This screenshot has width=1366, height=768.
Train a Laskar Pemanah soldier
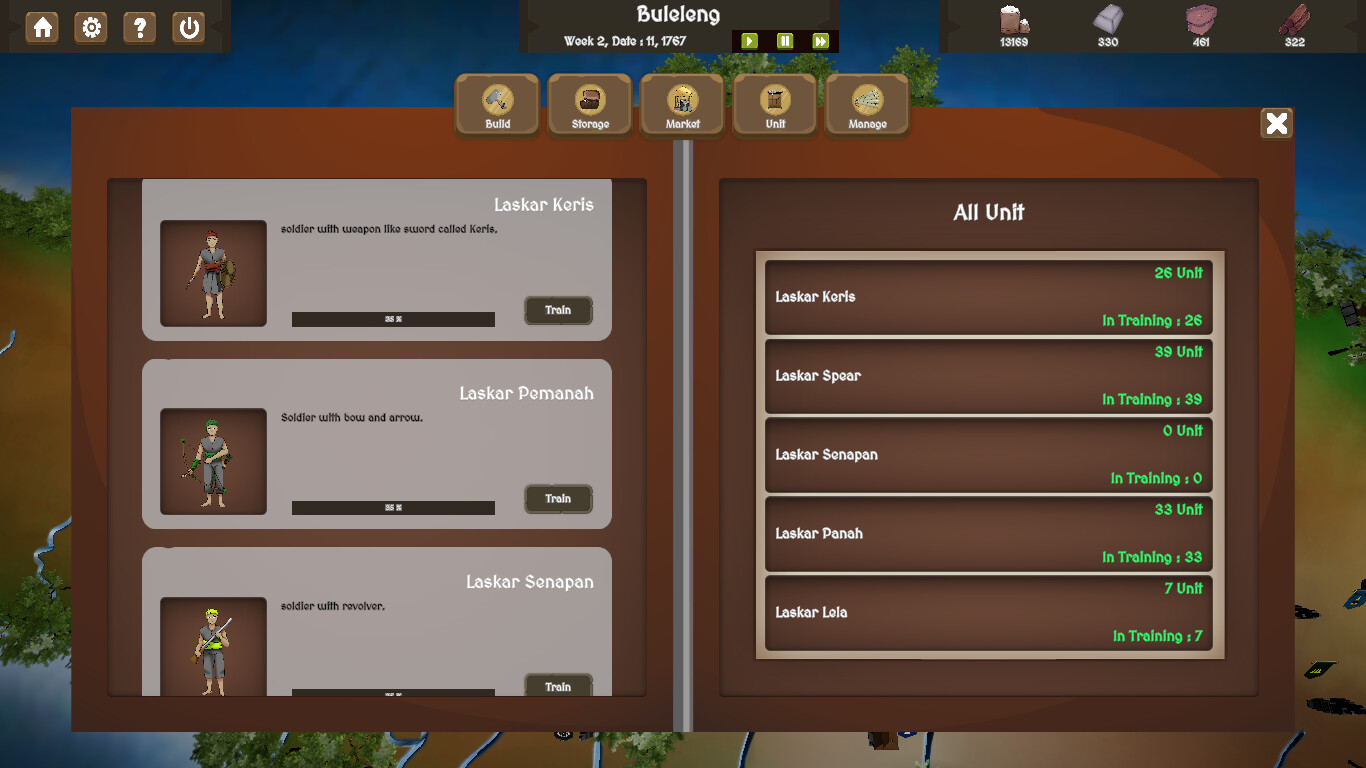click(x=558, y=498)
